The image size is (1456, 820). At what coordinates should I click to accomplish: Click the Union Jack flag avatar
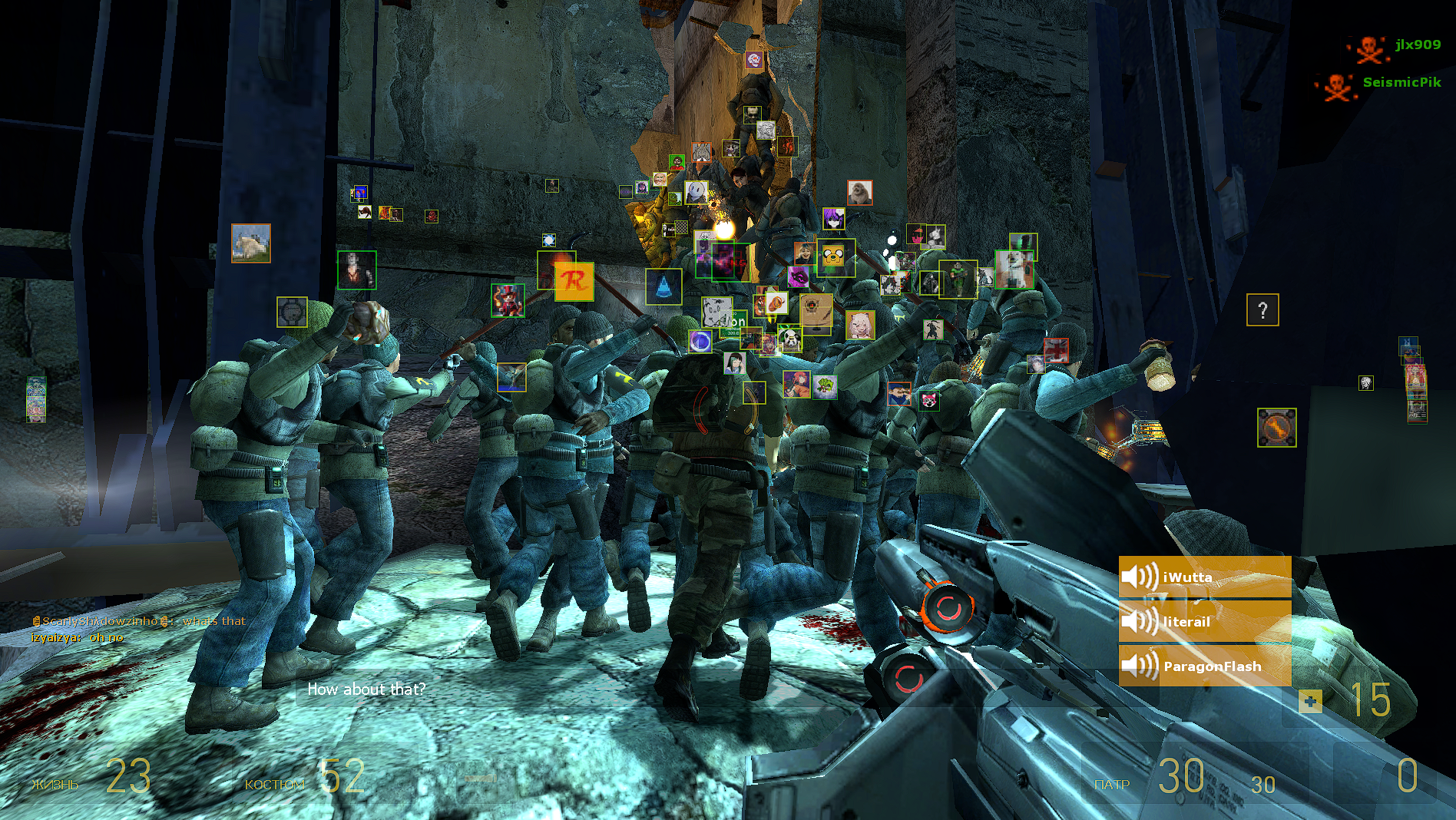click(x=1056, y=350)
